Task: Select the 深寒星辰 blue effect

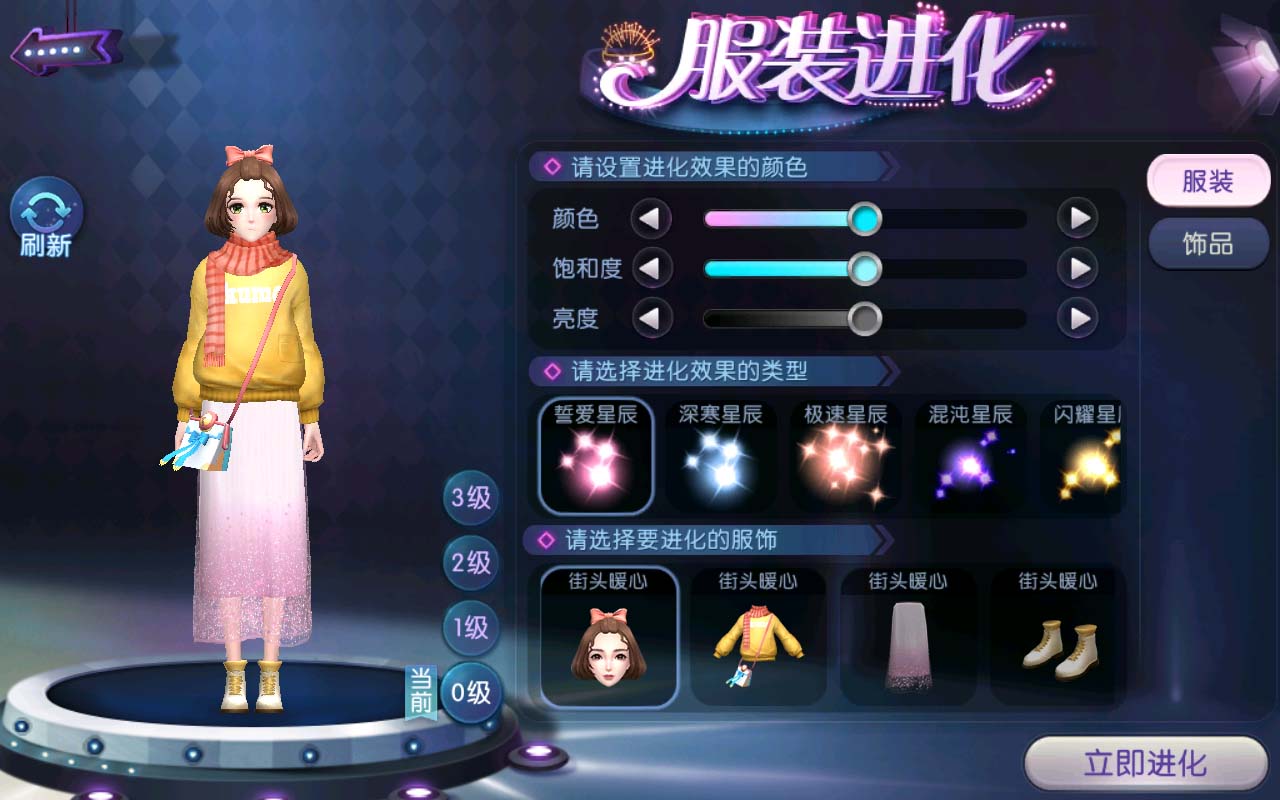Action: pyautogui.click(x=720, y=456)
